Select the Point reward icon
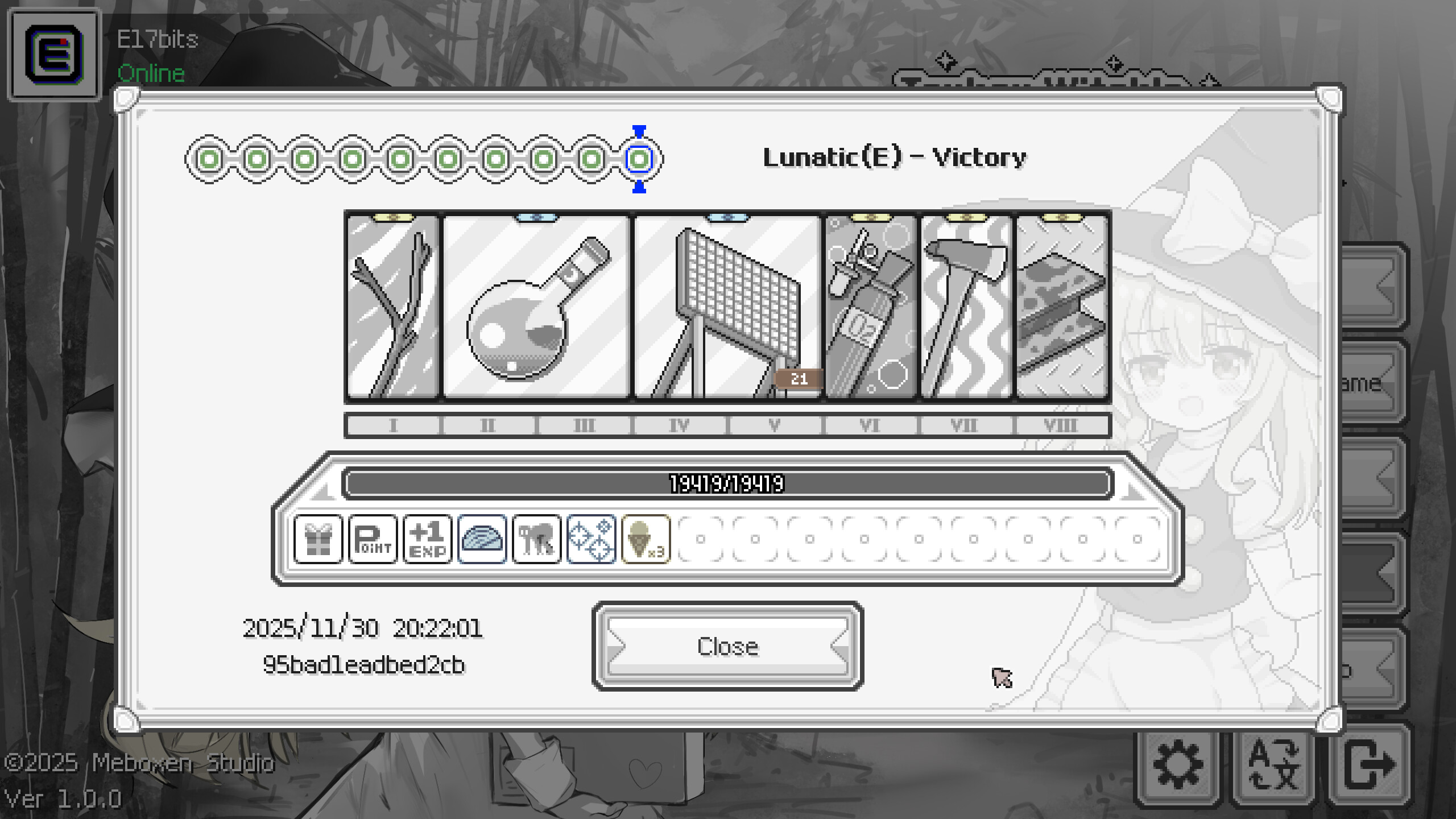1456x819 pixels. tap(373, 539)
